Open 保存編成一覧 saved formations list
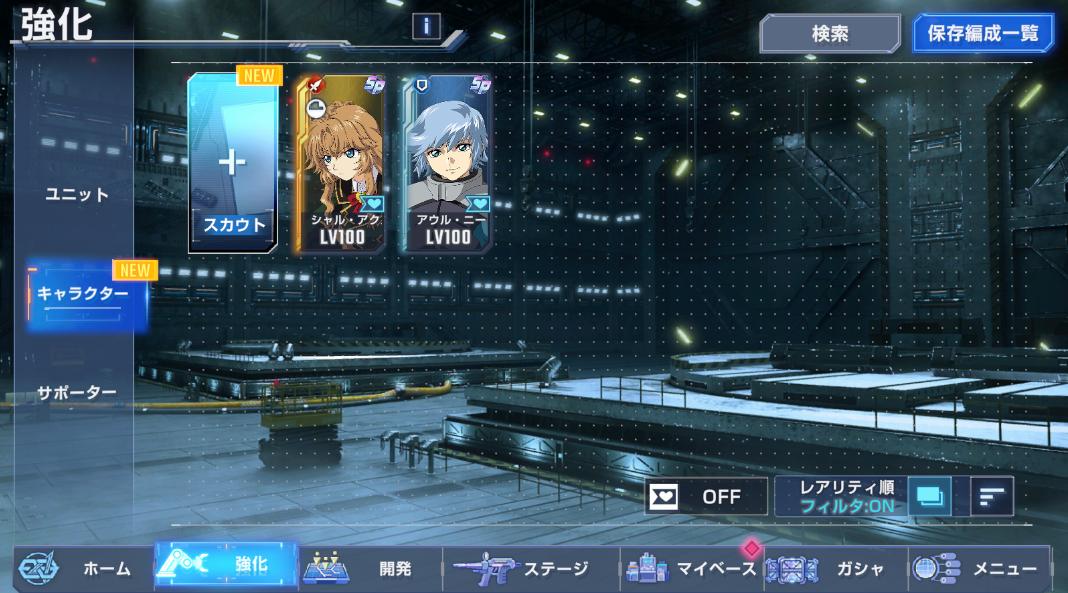The width and height of the screenshot is (1068, 593). click(x=983, y=34)
